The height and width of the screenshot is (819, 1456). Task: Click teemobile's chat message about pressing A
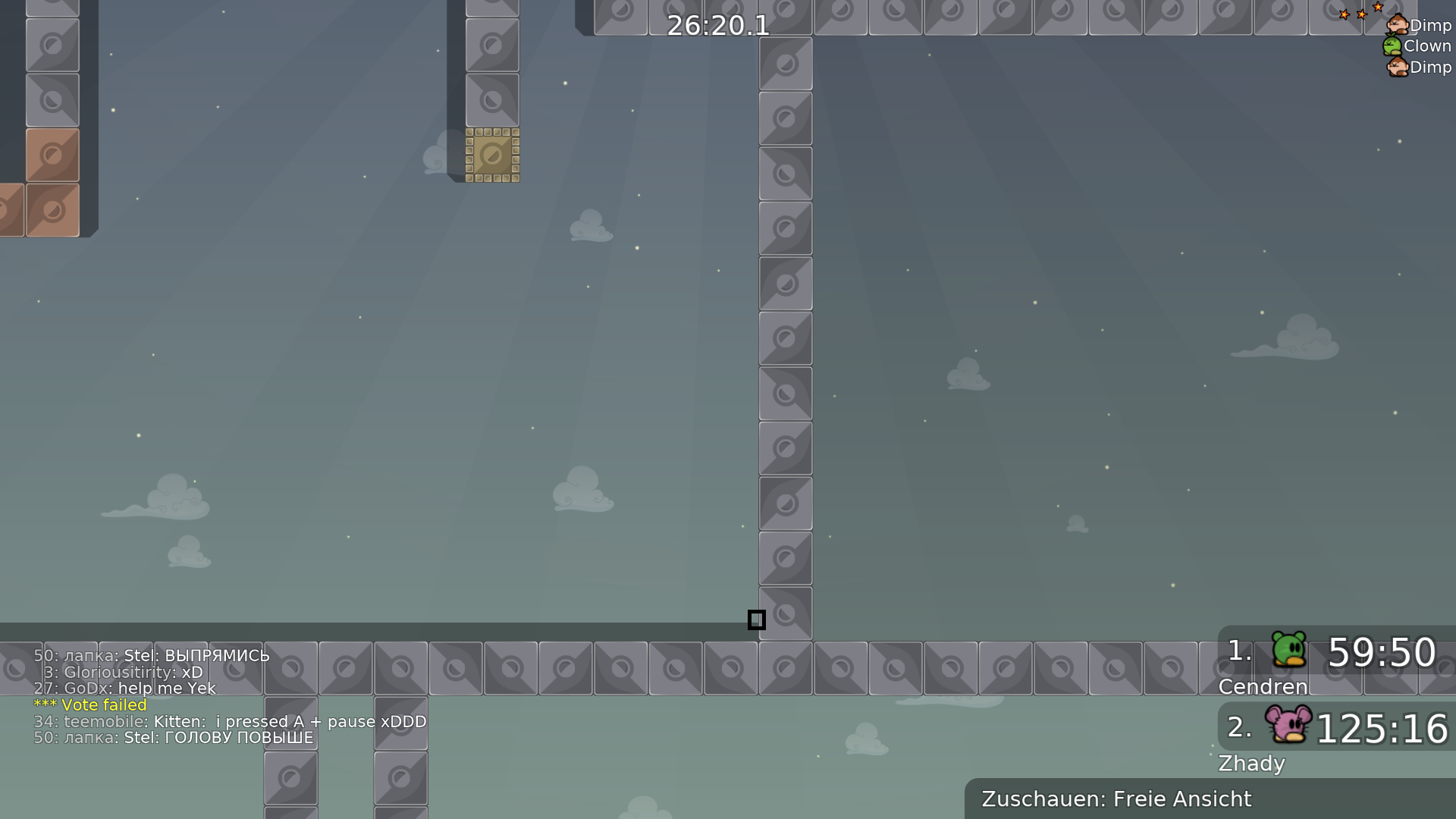230,721
